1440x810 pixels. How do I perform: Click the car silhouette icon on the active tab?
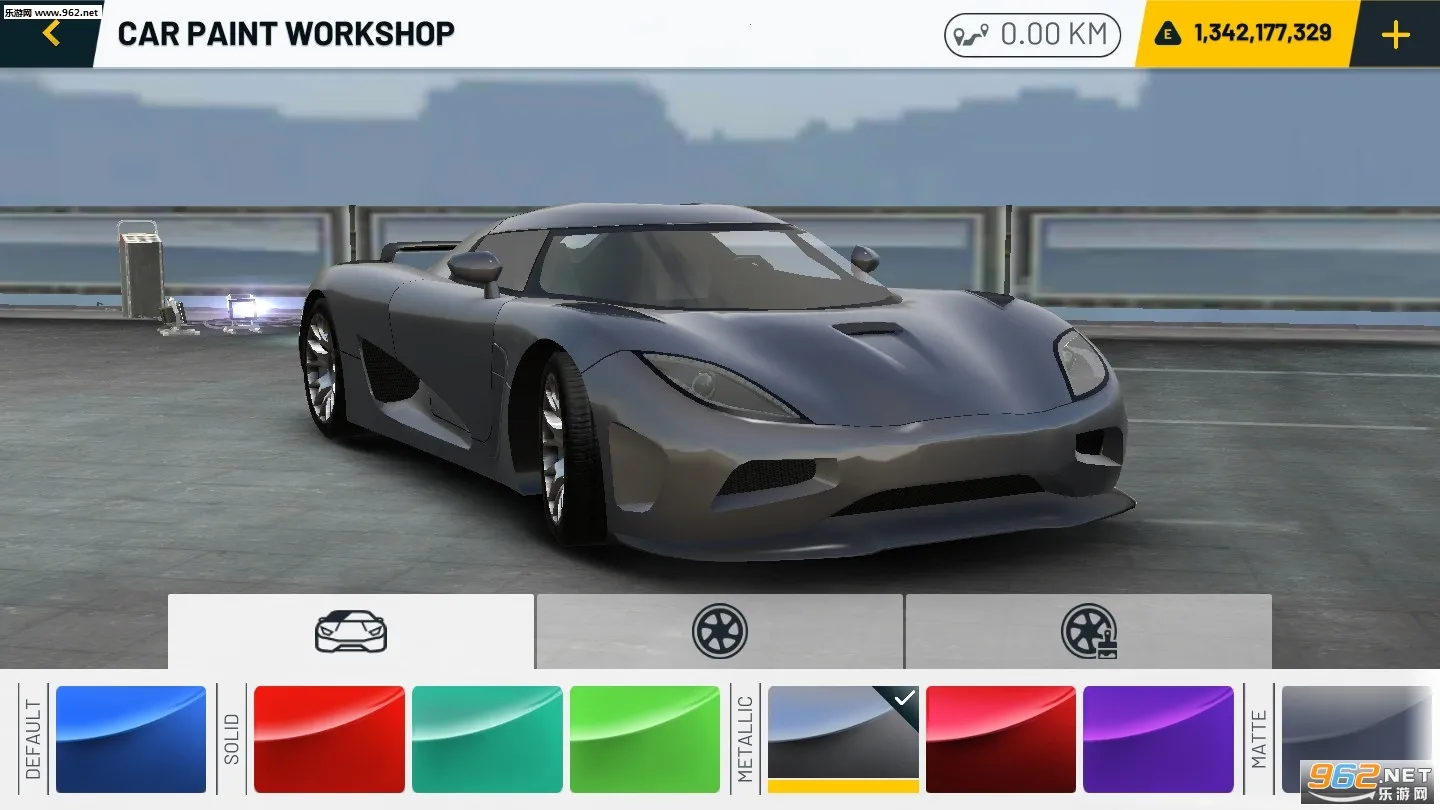point(350,631)
